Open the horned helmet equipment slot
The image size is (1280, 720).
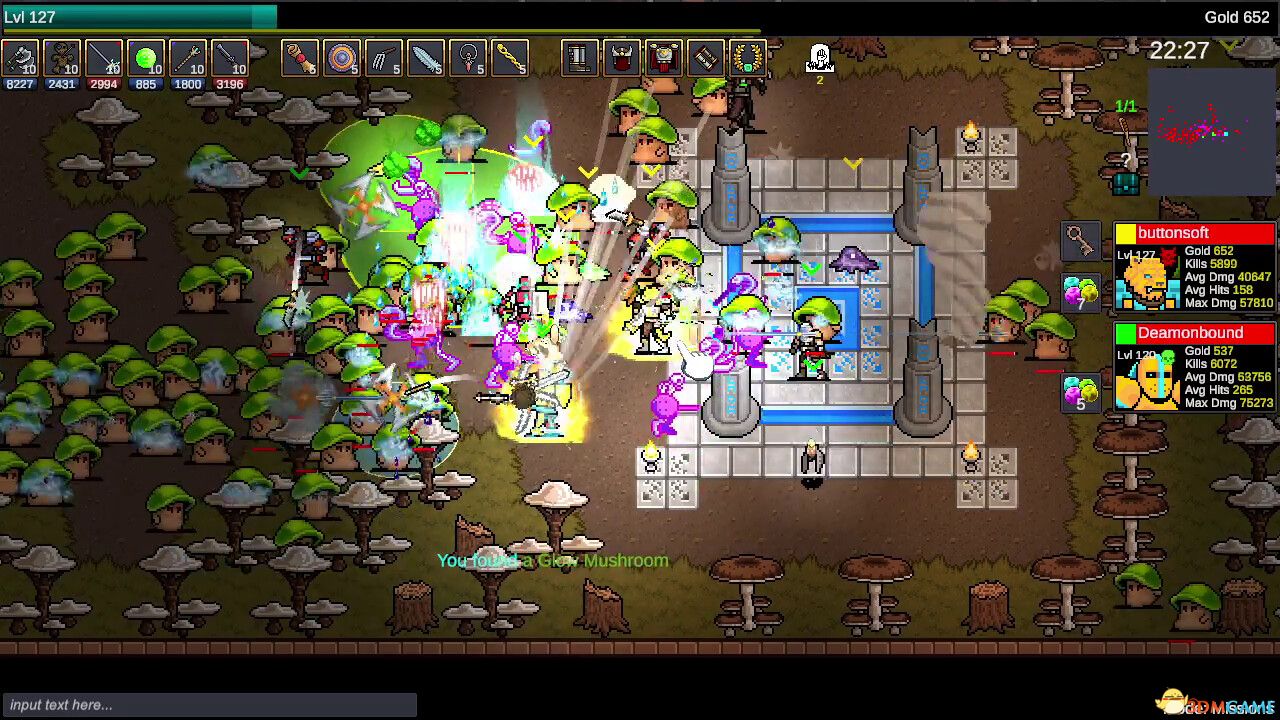[621, 58]
